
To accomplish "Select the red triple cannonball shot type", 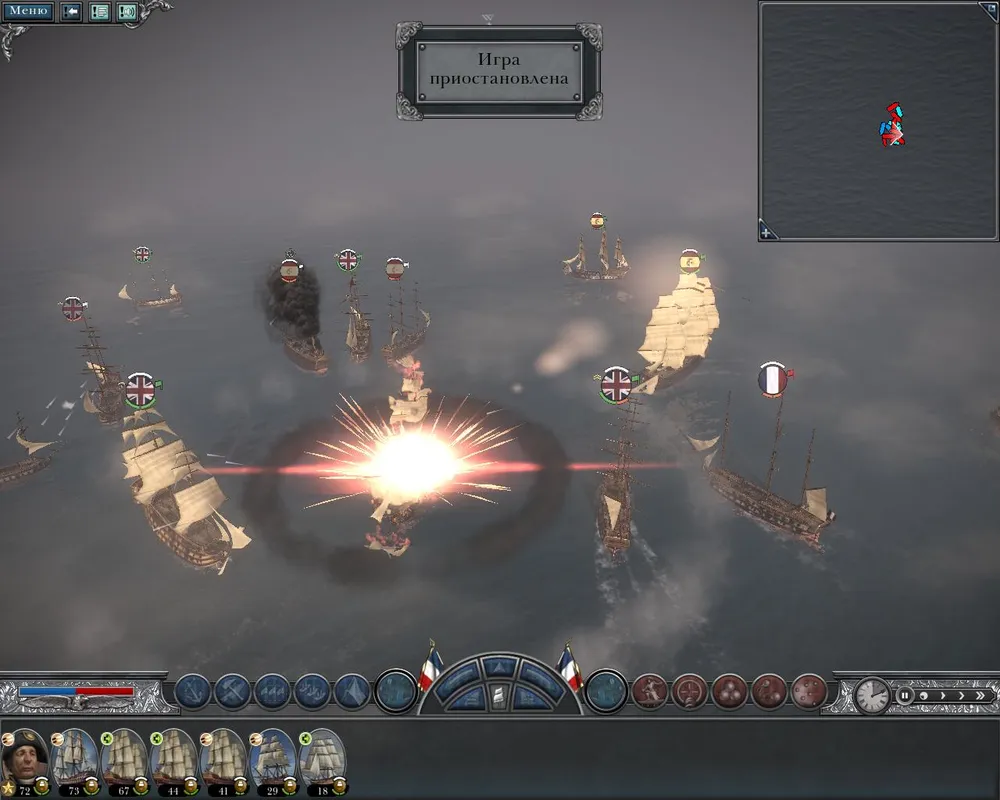I will coord(728,692).
